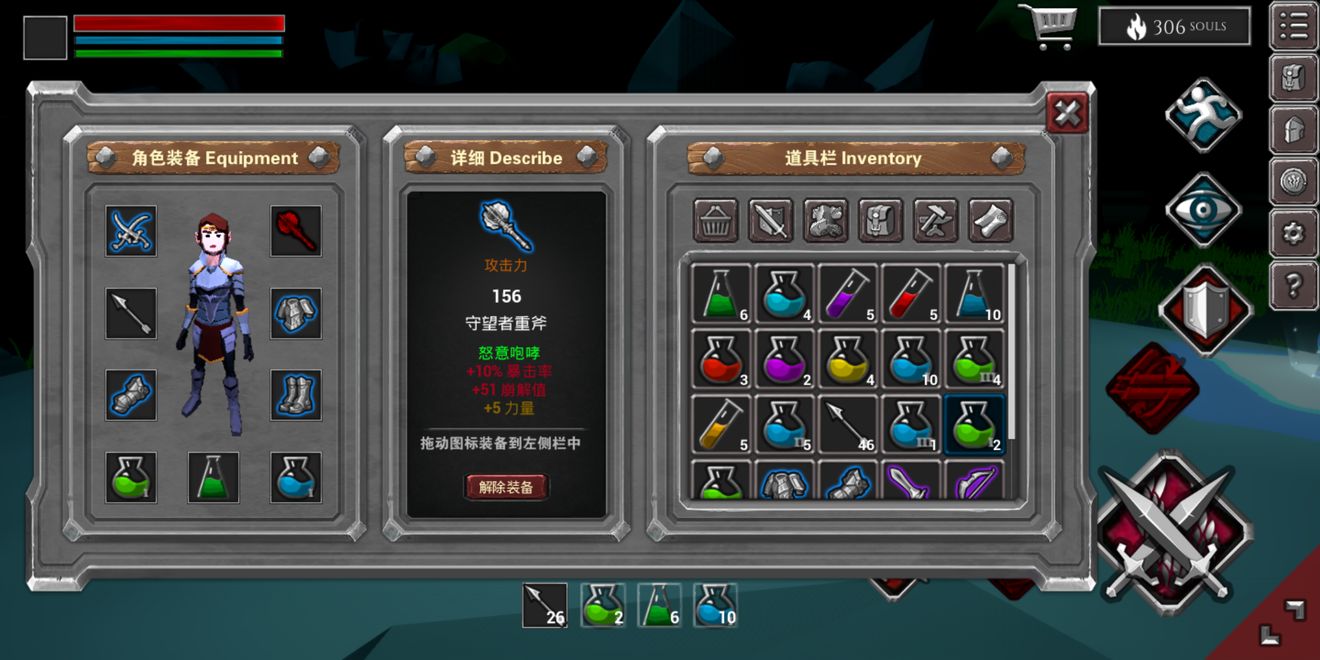1320x660 pixels.
Task: Open the shopping cart store
Action: click(1047, 27)
